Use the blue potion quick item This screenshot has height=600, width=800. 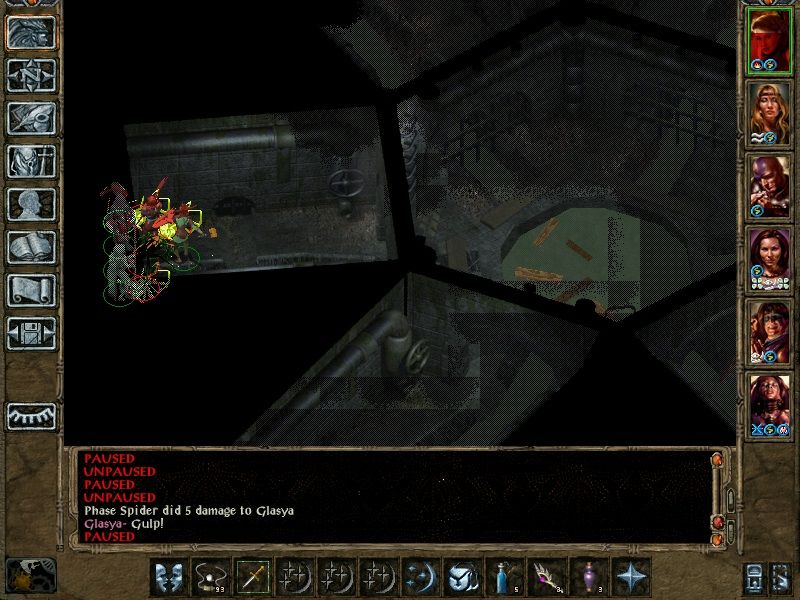pyautogui.click(x=505, y=578)
